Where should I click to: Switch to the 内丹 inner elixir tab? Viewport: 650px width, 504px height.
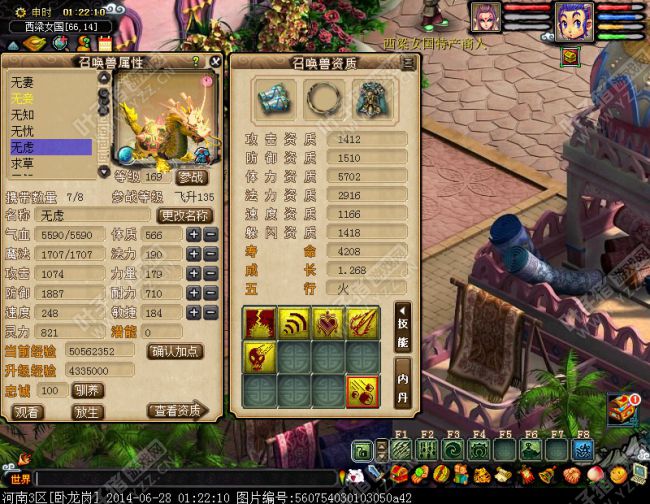pyautogui.click(x=402, y=381)
